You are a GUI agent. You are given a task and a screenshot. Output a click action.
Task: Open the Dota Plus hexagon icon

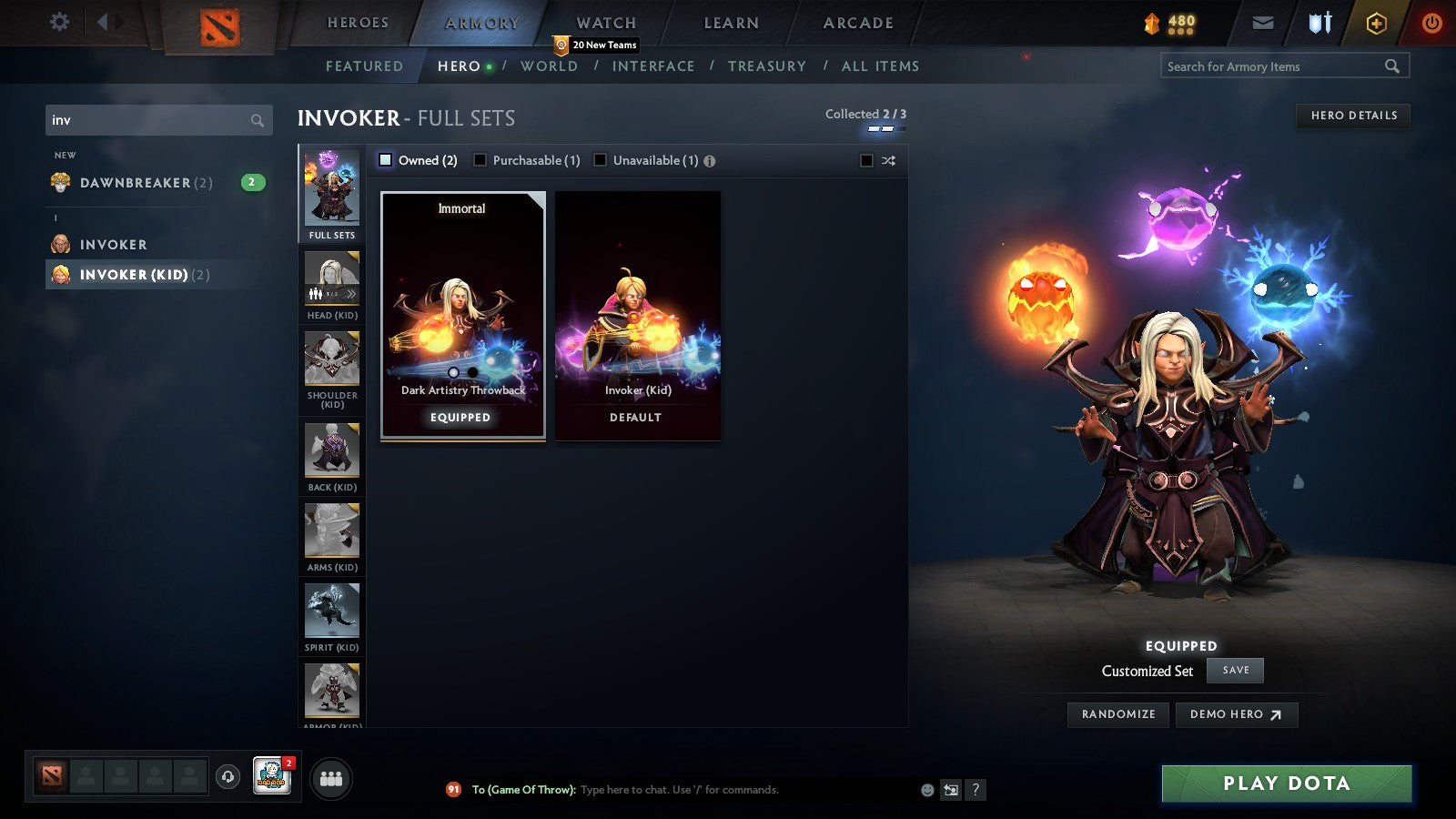coord(1375,22)
